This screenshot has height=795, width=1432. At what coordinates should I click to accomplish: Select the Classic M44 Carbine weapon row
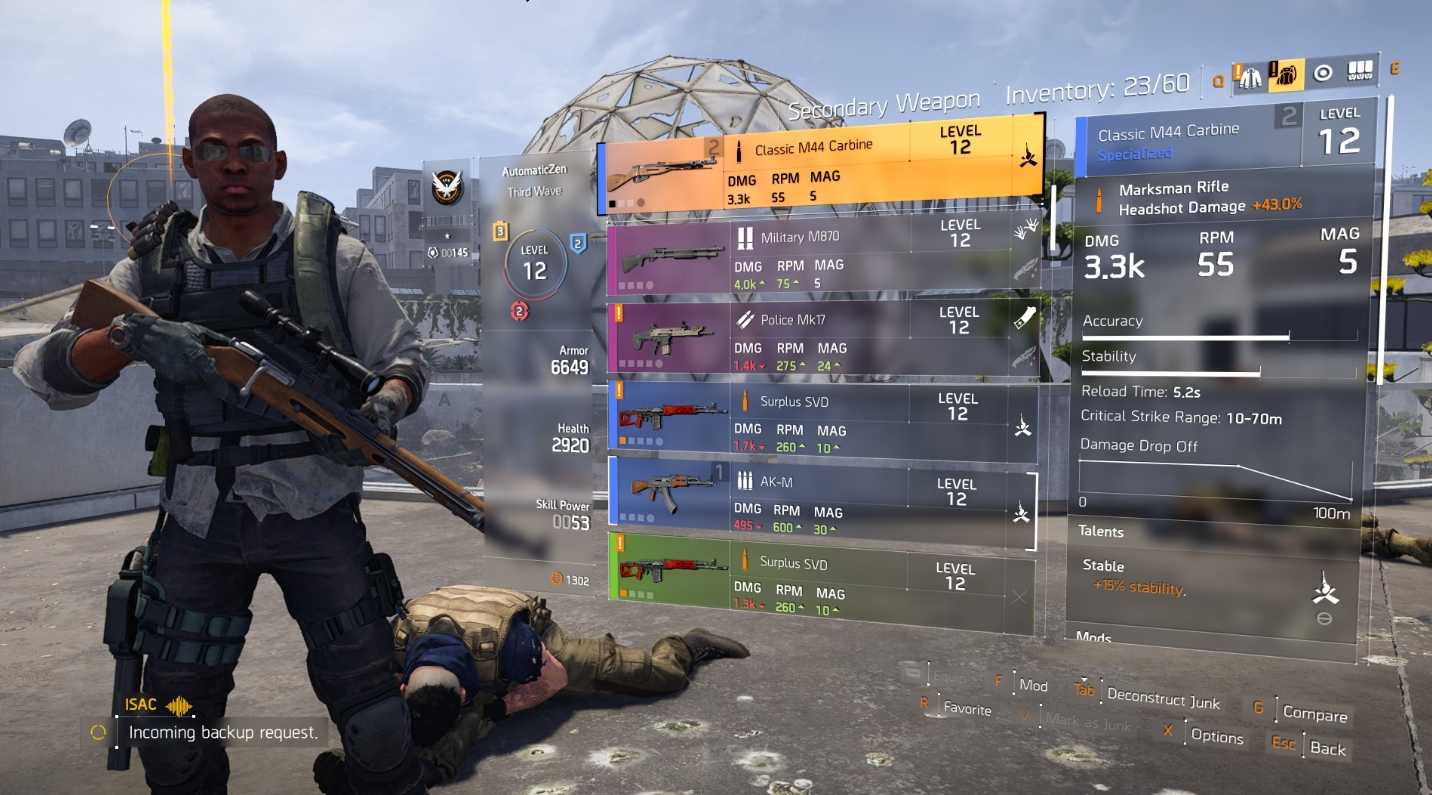820,165
